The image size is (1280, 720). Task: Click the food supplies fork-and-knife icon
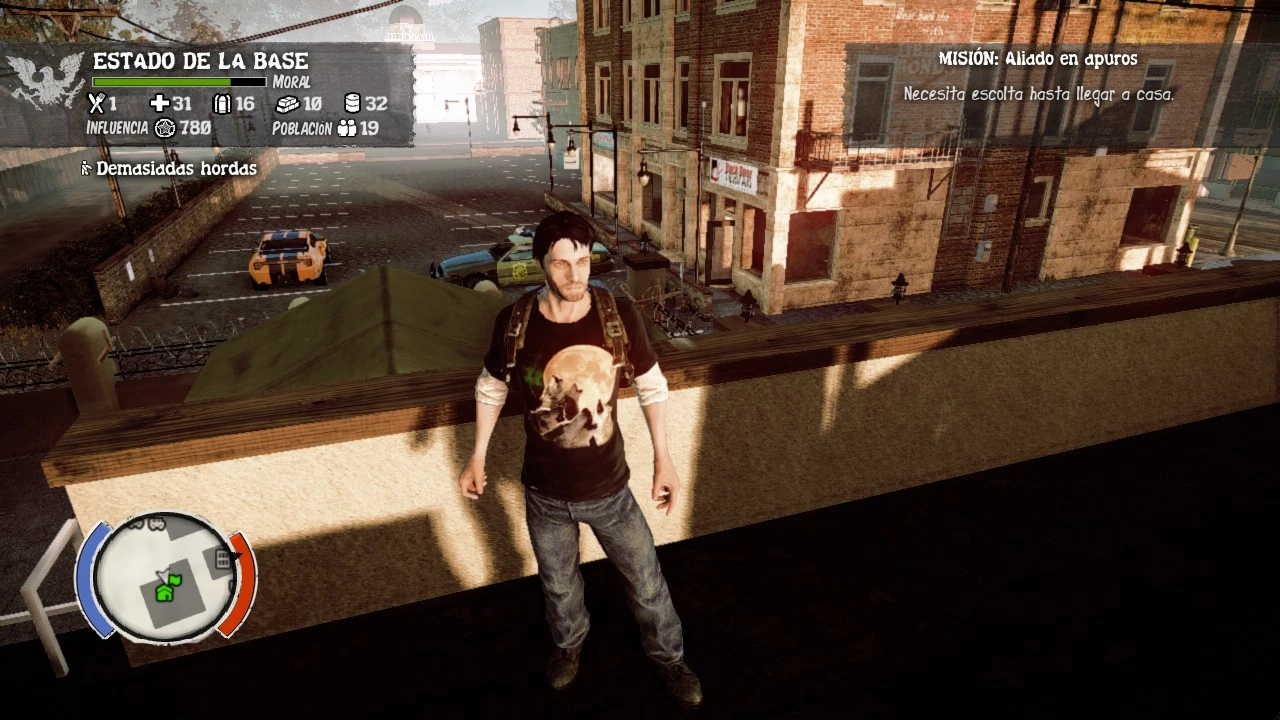click(x=97, y=104)
